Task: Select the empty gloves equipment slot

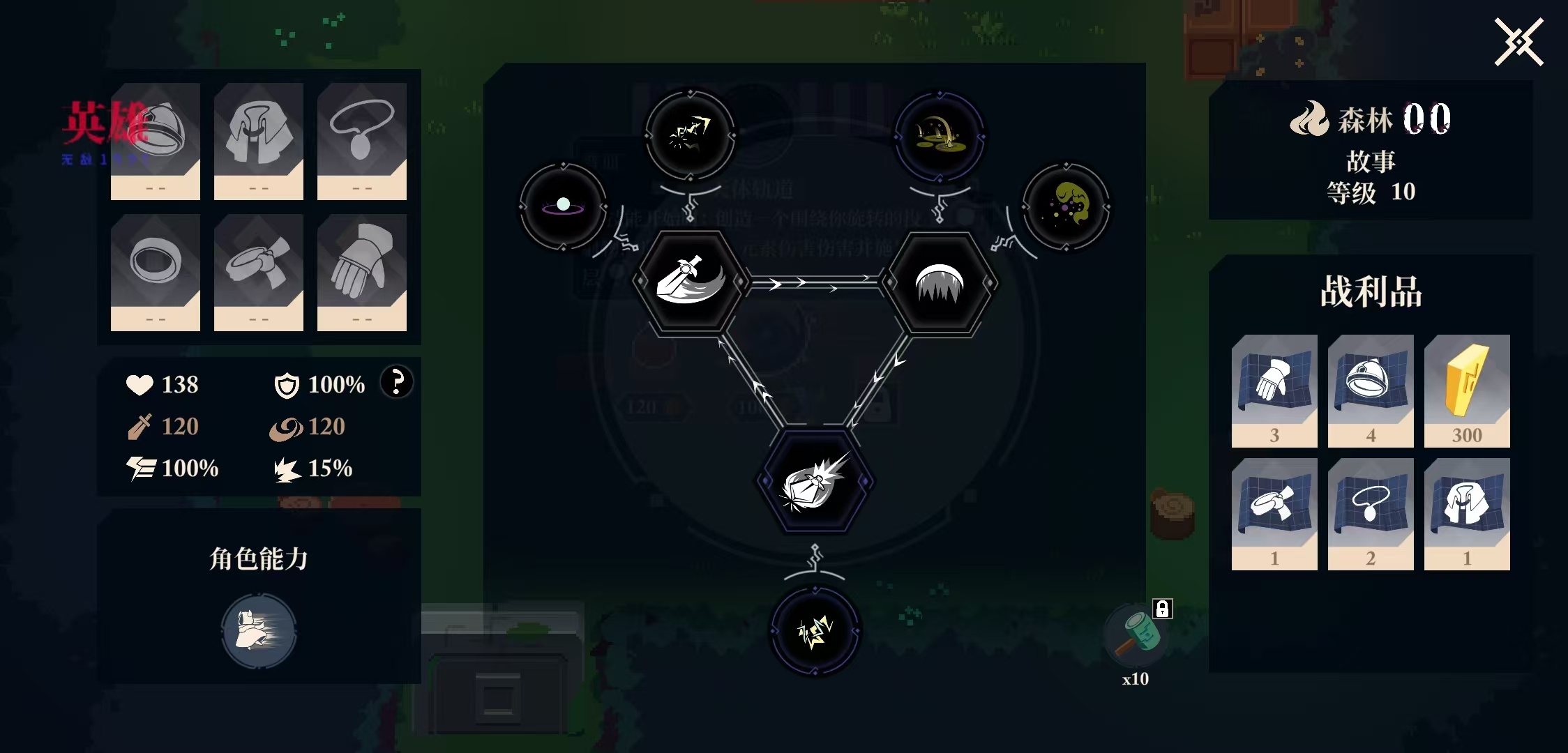Action: coord(362,272)
